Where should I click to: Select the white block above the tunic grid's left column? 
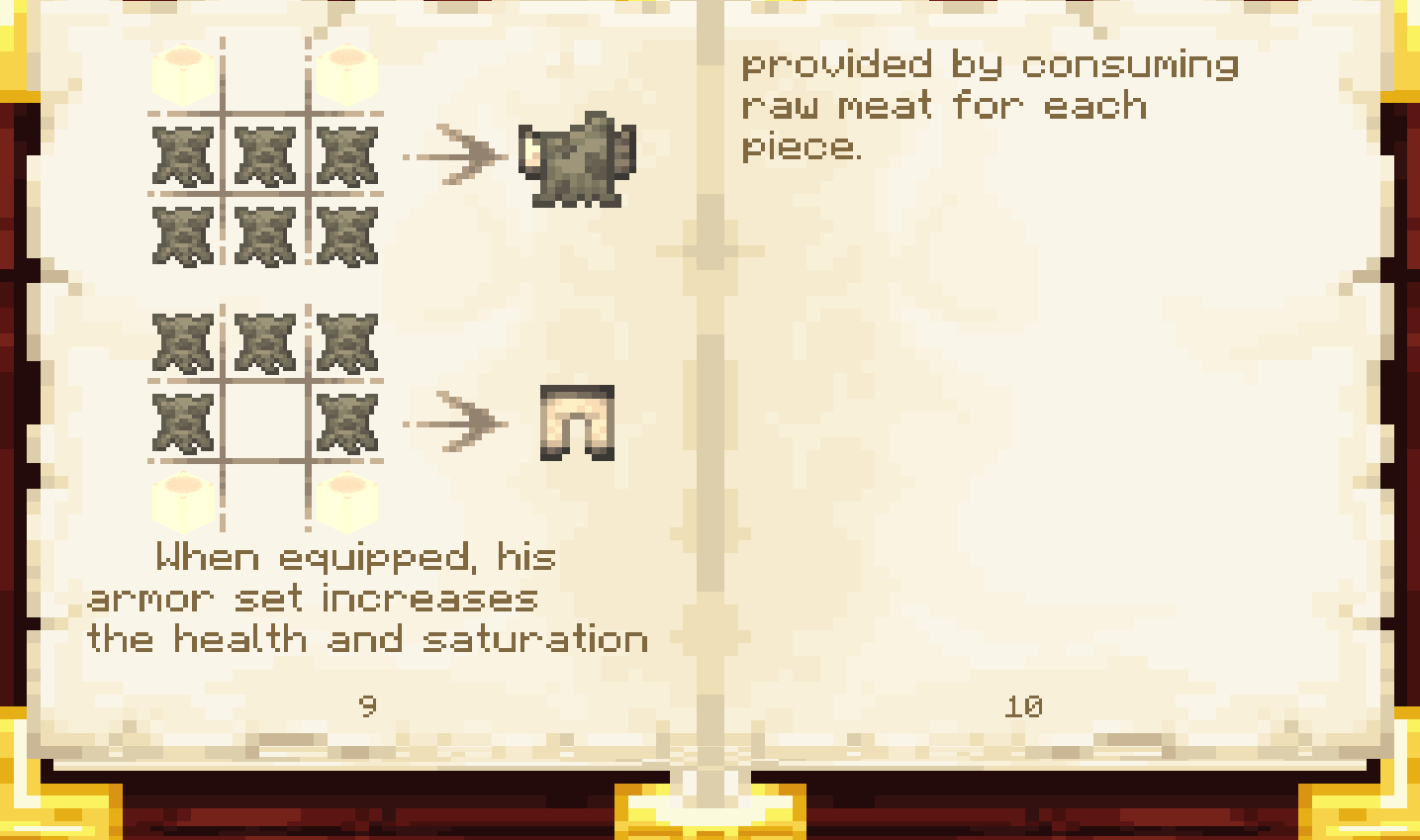(x=181, y=71)
